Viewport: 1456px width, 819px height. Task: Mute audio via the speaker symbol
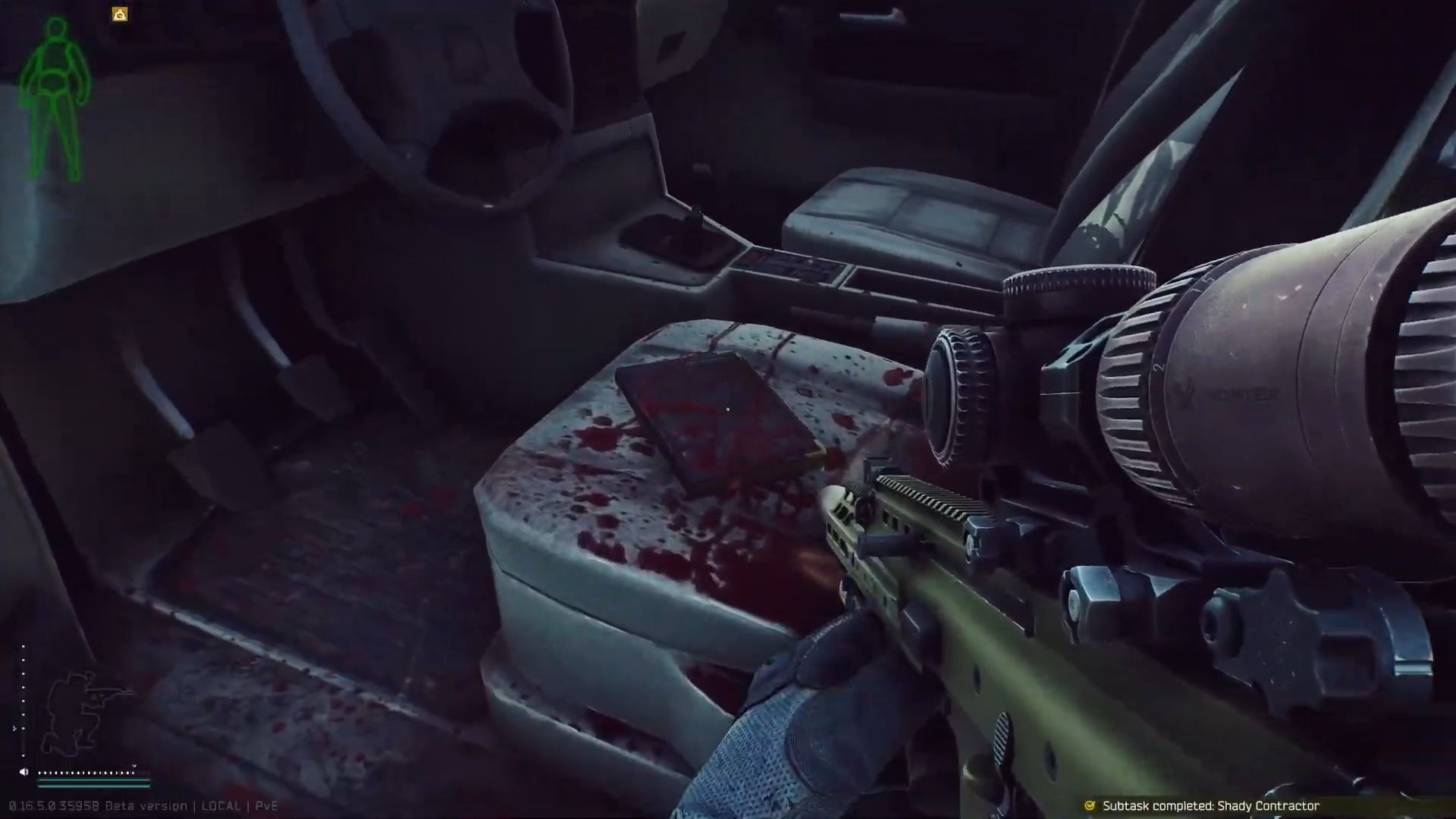24,772
